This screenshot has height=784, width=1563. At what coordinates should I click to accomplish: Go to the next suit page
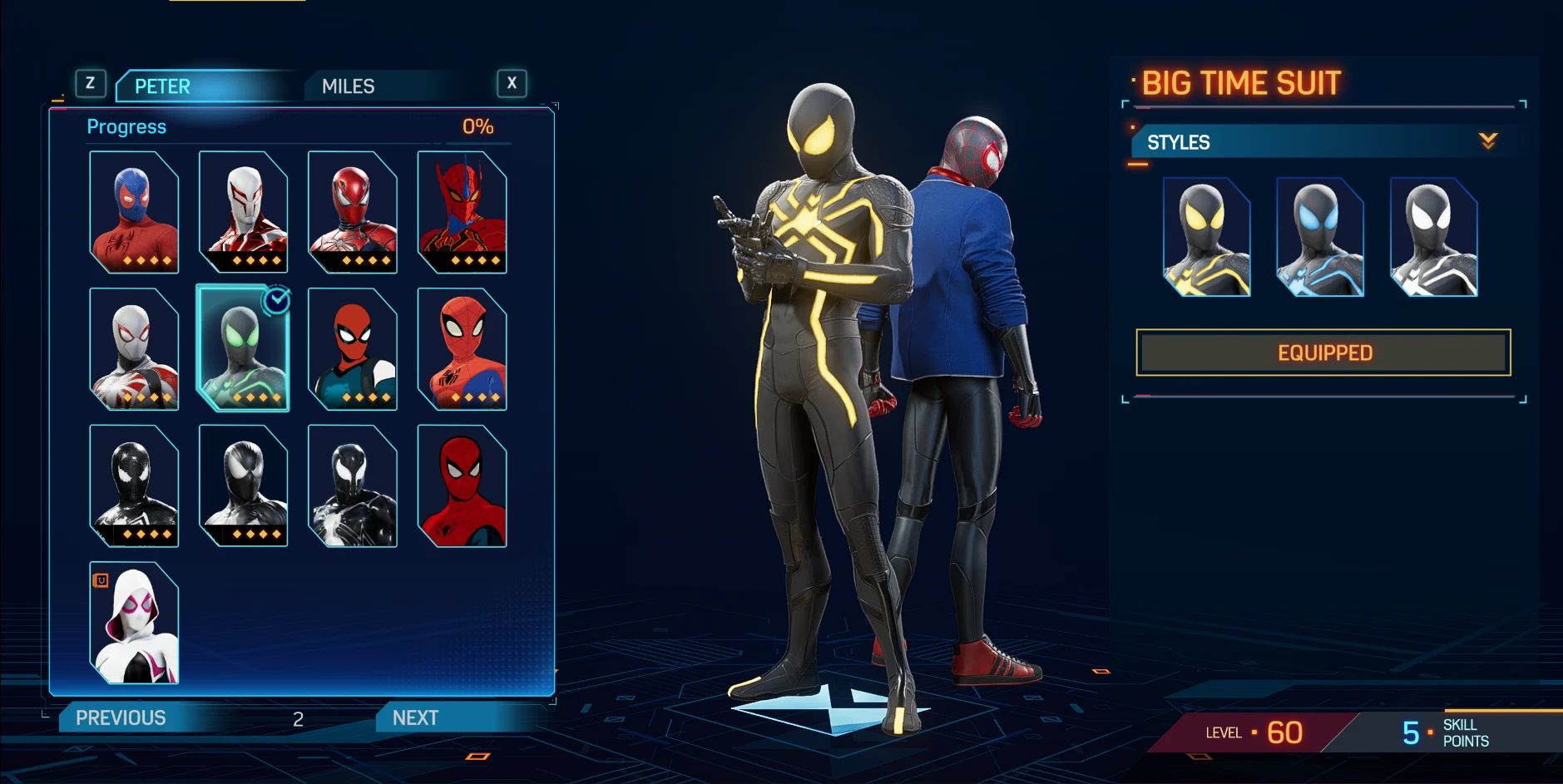coord(415,717)
